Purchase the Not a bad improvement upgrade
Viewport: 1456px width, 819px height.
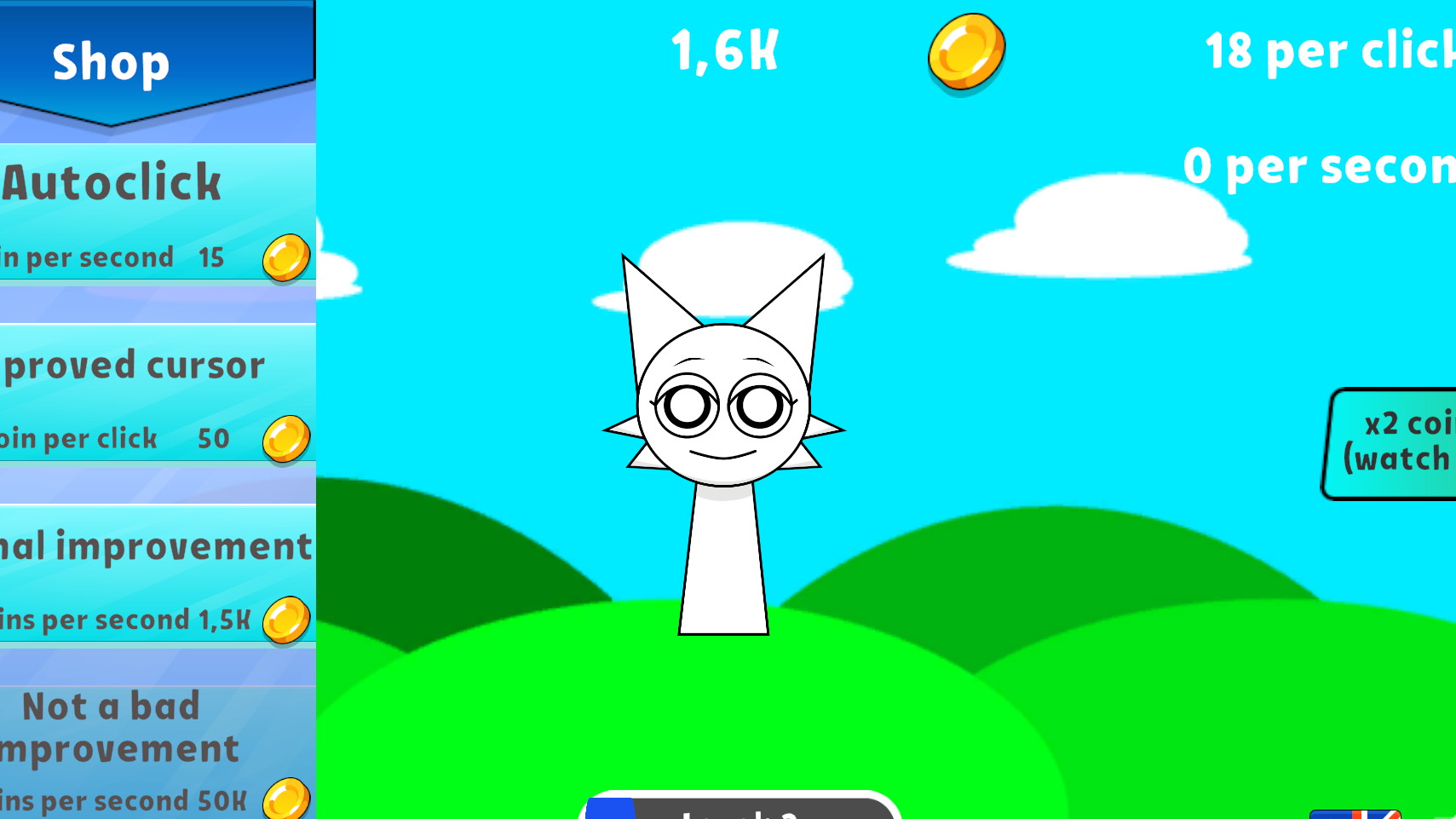point(145,750)
